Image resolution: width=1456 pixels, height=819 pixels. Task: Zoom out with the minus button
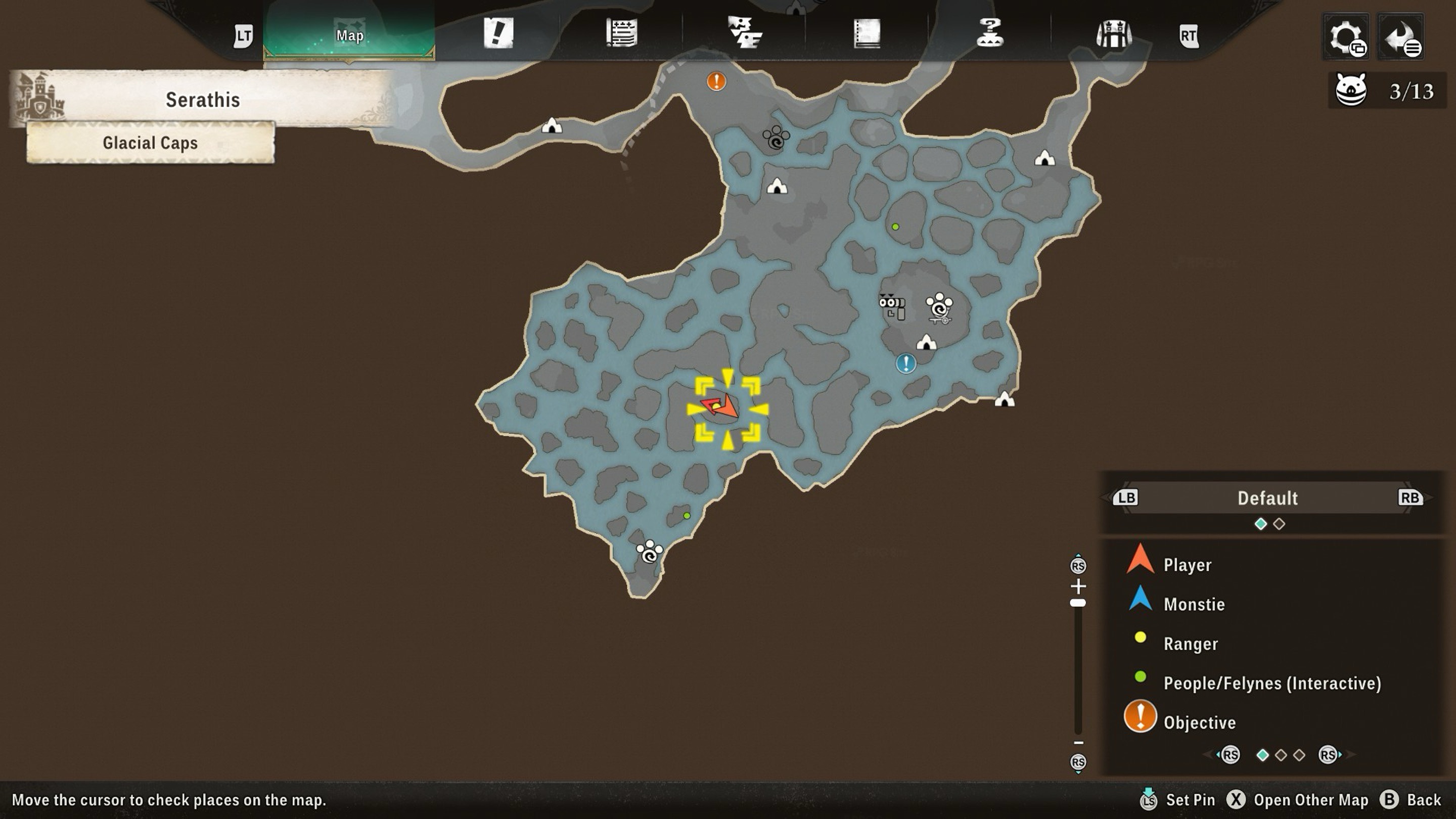click(1078, 743)
